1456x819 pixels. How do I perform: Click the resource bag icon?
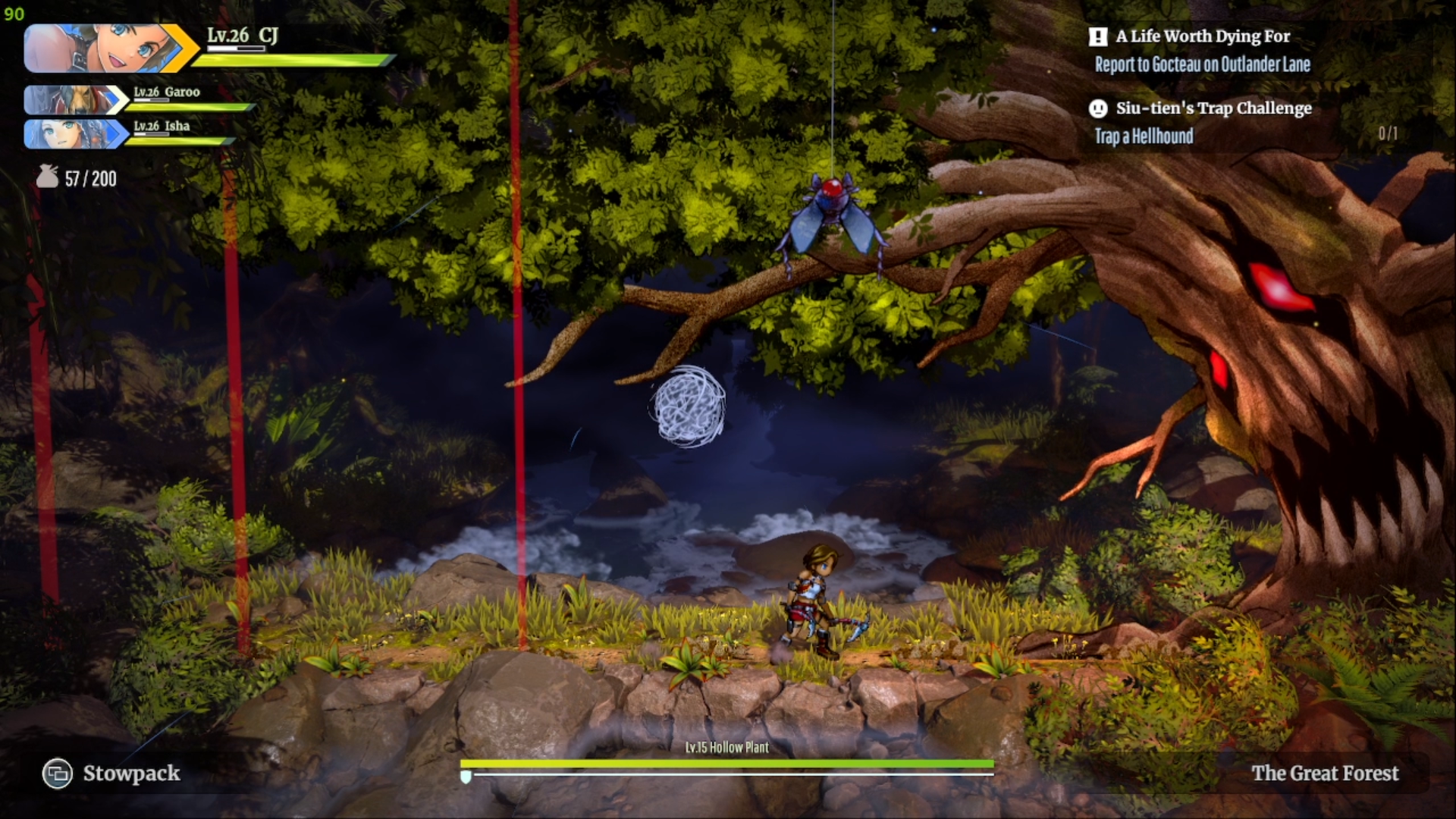pyautogui.click(x=48, y=177)
